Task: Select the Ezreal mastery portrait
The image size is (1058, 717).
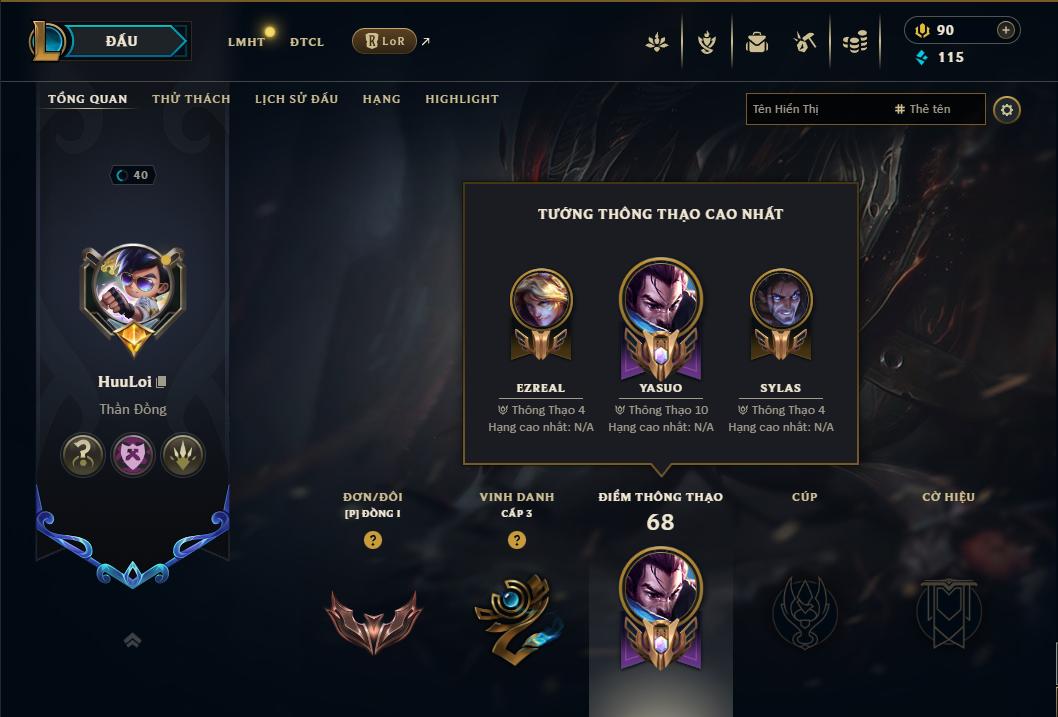Action: pos(540,300)
